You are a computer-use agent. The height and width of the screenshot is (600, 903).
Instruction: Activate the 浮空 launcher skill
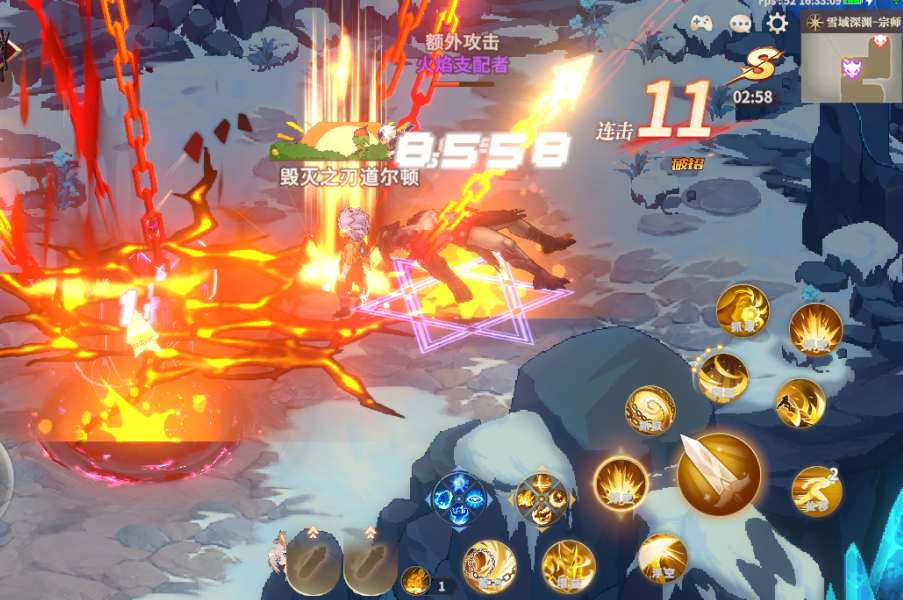click(662, 558)
